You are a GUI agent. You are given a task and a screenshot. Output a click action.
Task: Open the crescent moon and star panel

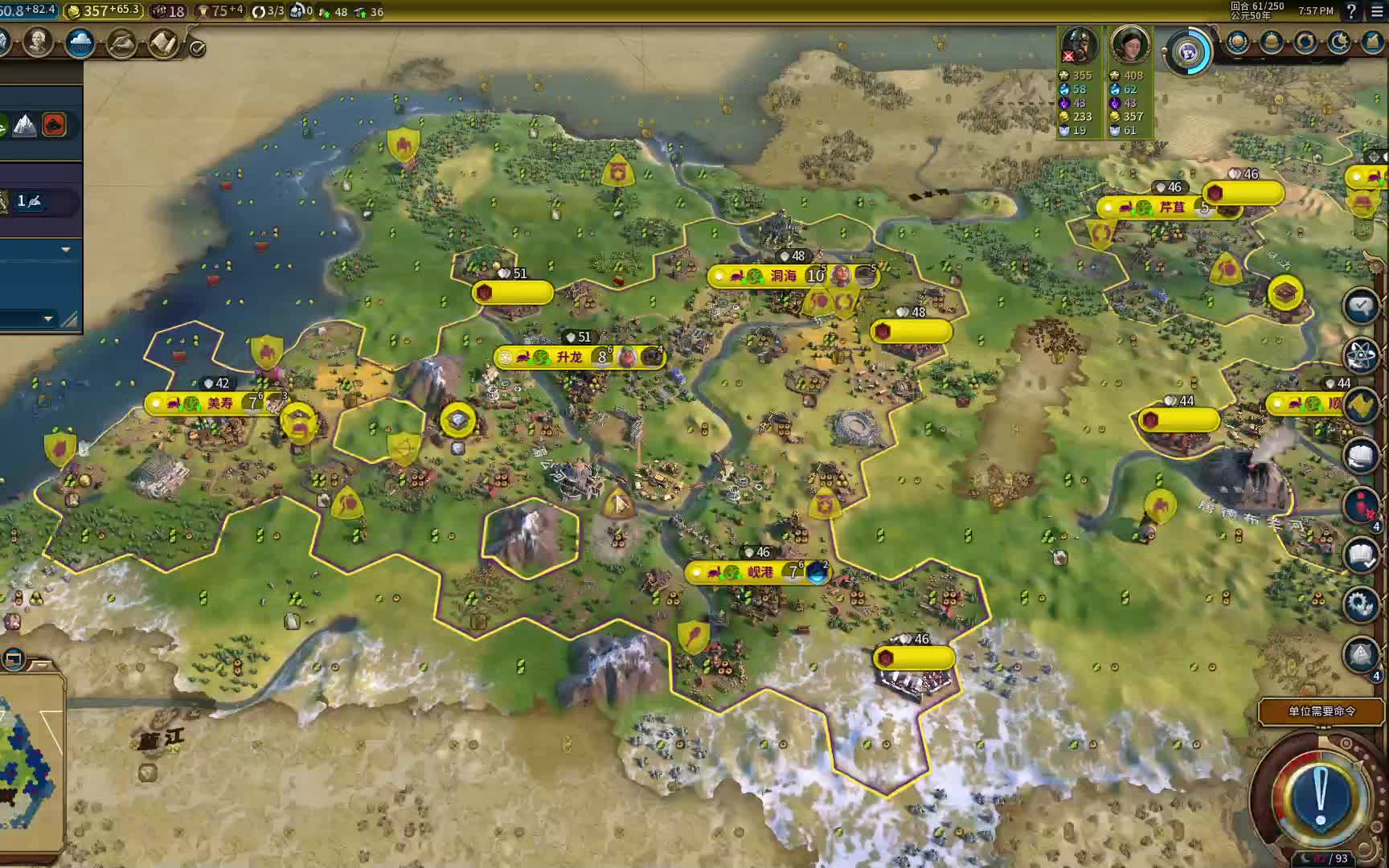1338,43
